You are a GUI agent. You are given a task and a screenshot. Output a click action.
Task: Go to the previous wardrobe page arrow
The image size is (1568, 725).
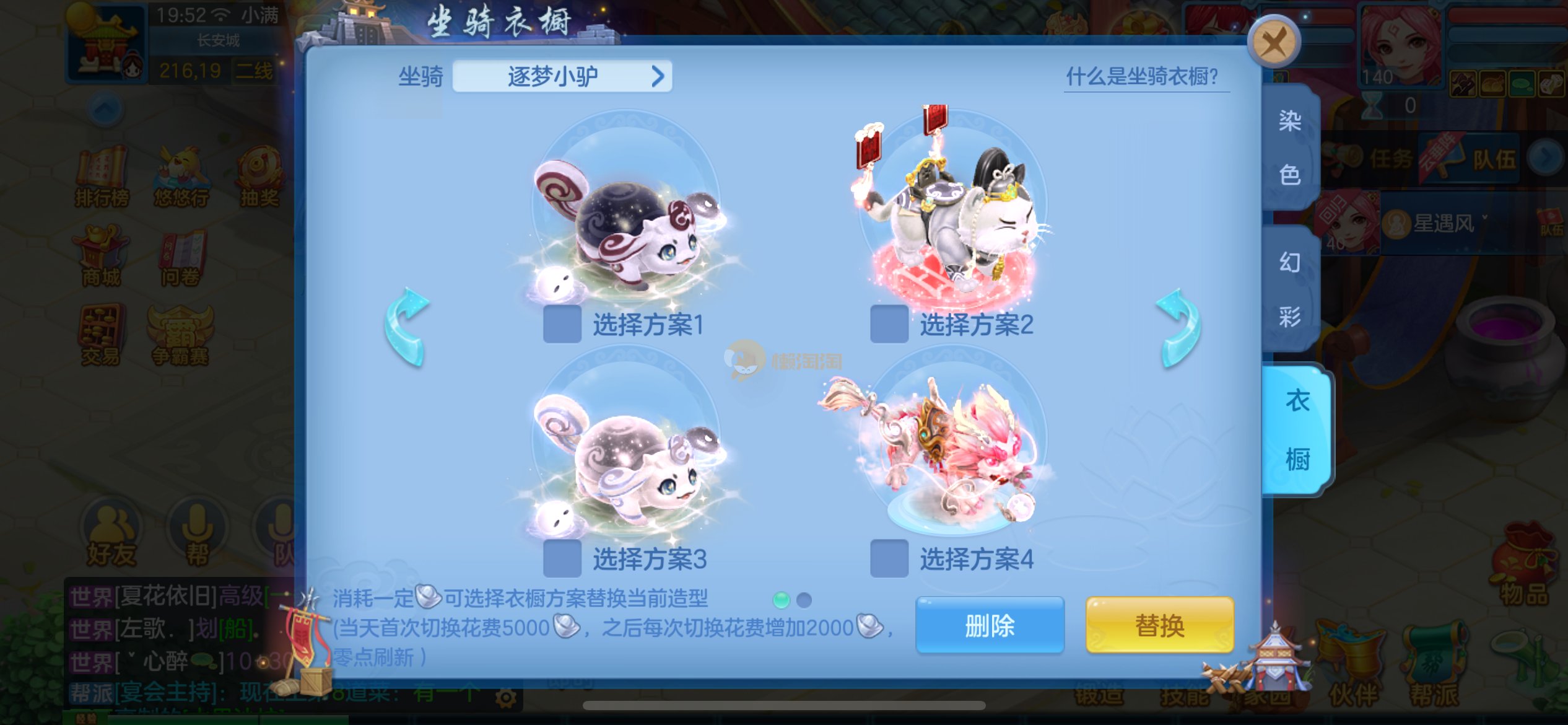click(x=406, y=327)
